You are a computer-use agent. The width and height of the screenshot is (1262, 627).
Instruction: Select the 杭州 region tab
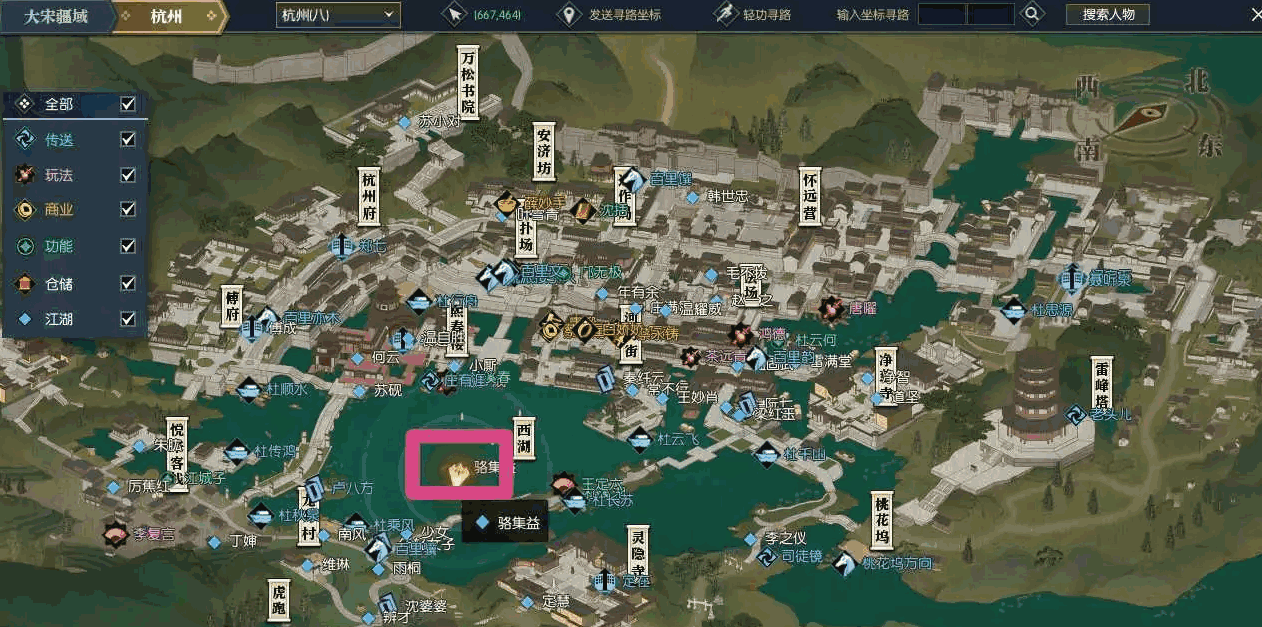[168, 16]
